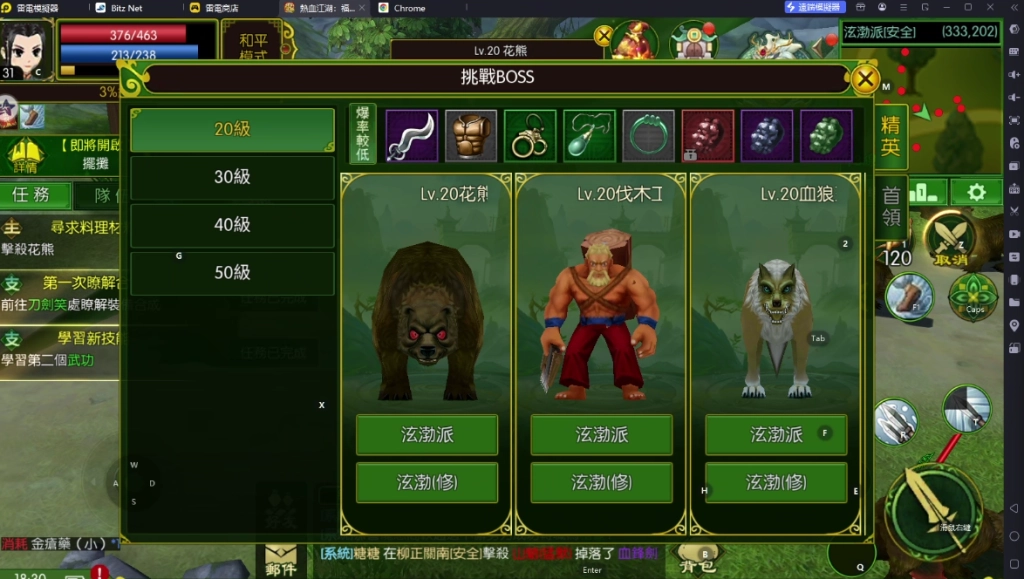Image resolution: width=1024 pixels, height=579 pixels.
Task: Open the gear settings icon
Action: [976, 192]
